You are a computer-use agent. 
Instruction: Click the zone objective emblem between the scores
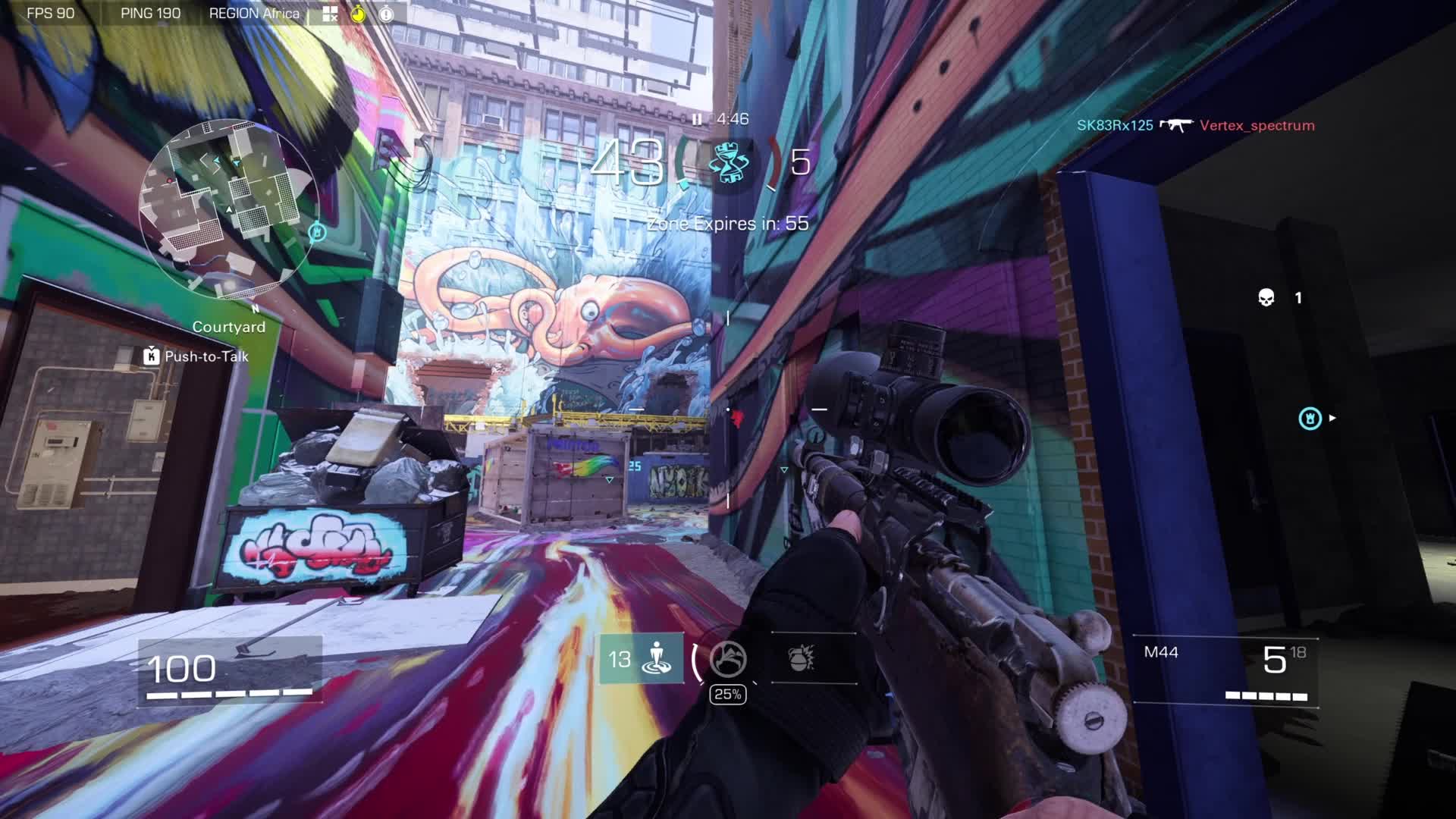[x=728, y=163]
